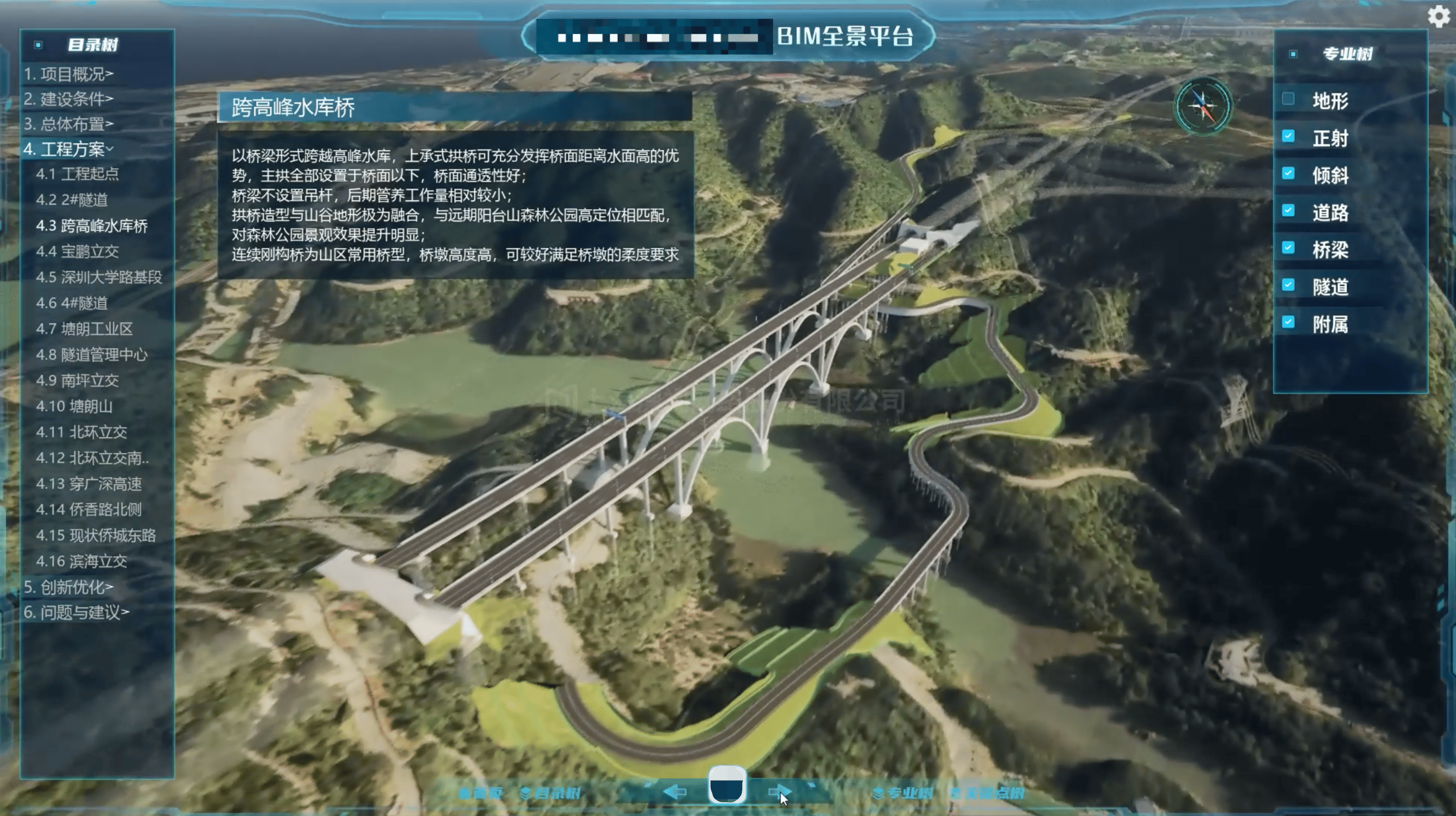Open the 4.16 滨海立交 entry
This screenshot has height=816, width=1456.
click(81, 561)
